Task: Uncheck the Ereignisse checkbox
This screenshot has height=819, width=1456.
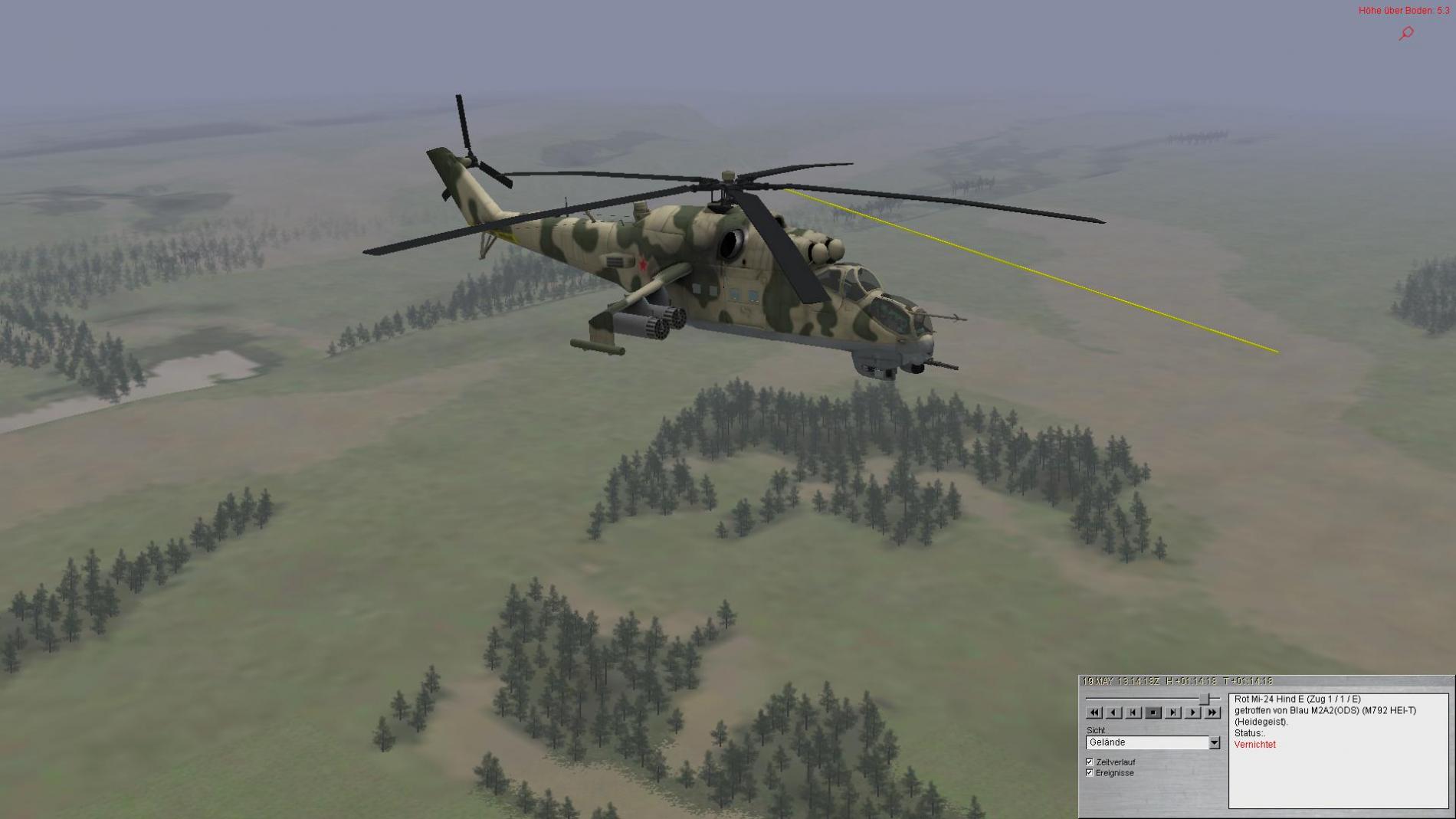Action: (x=1090, y=773)
